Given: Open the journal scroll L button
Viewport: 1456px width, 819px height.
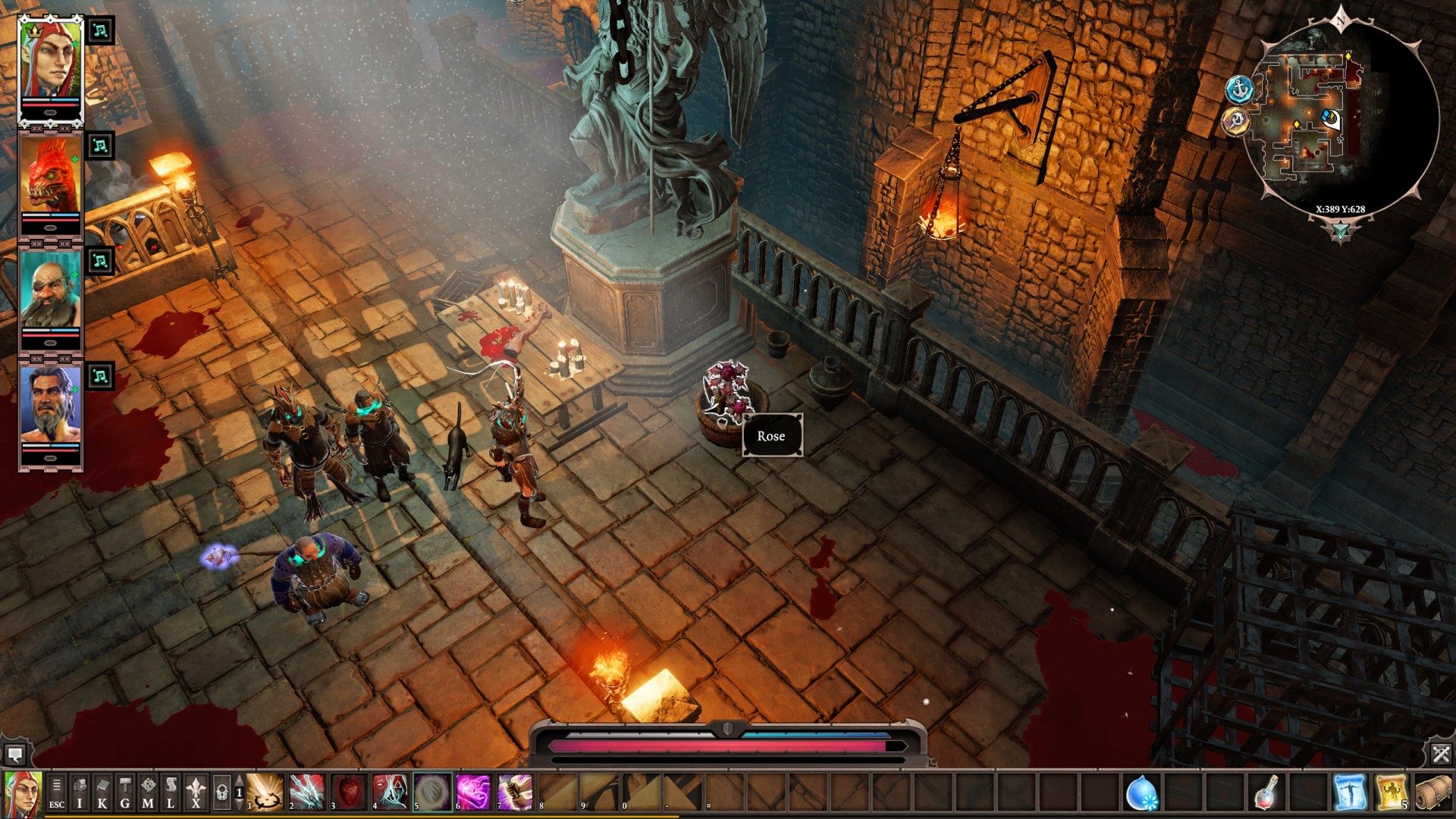Looking at the screenshot, I should pos(171,792).
